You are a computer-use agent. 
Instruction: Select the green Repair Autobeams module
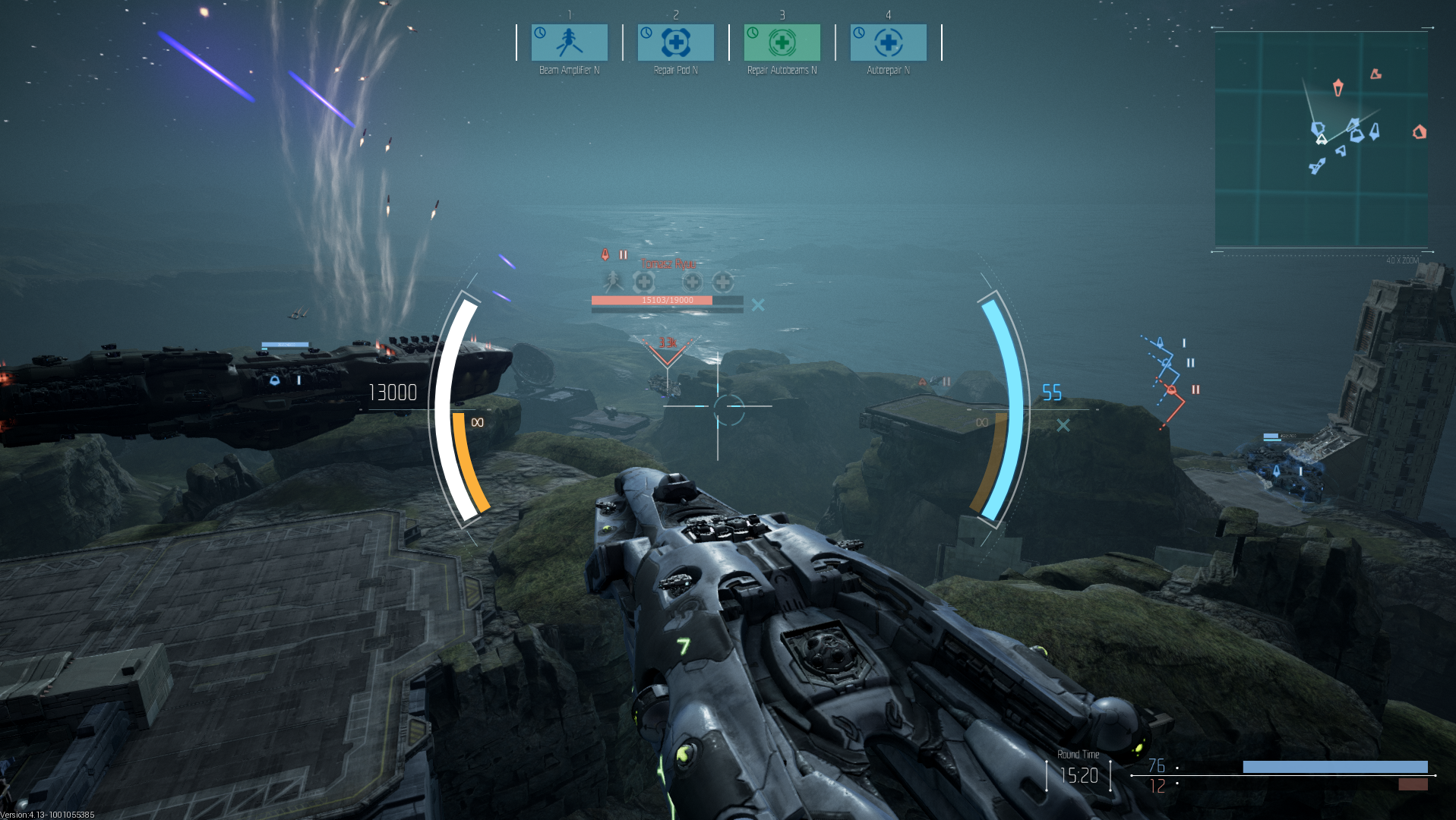[x=782, y=43]
